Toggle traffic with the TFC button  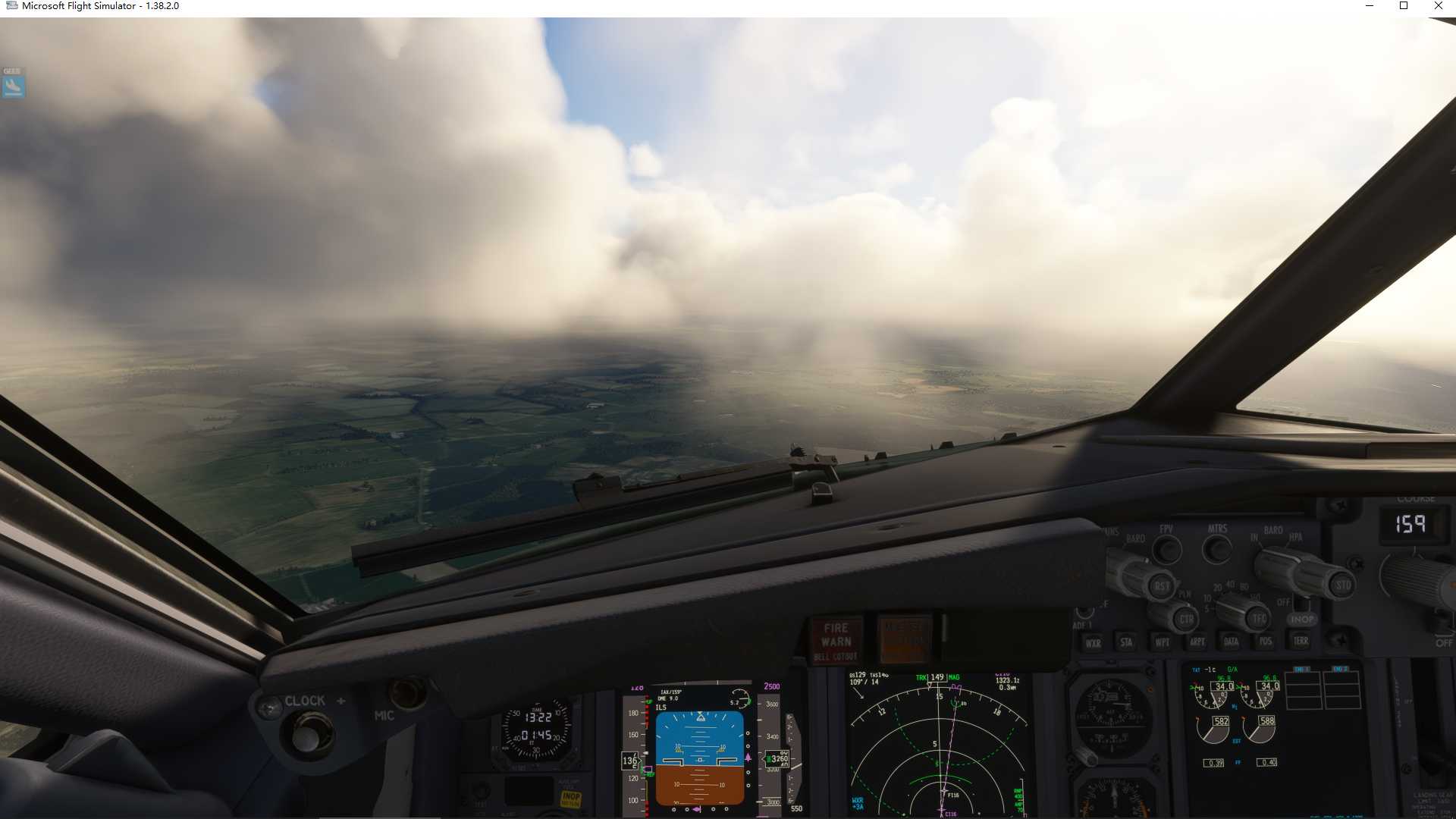click(1259, 618)
